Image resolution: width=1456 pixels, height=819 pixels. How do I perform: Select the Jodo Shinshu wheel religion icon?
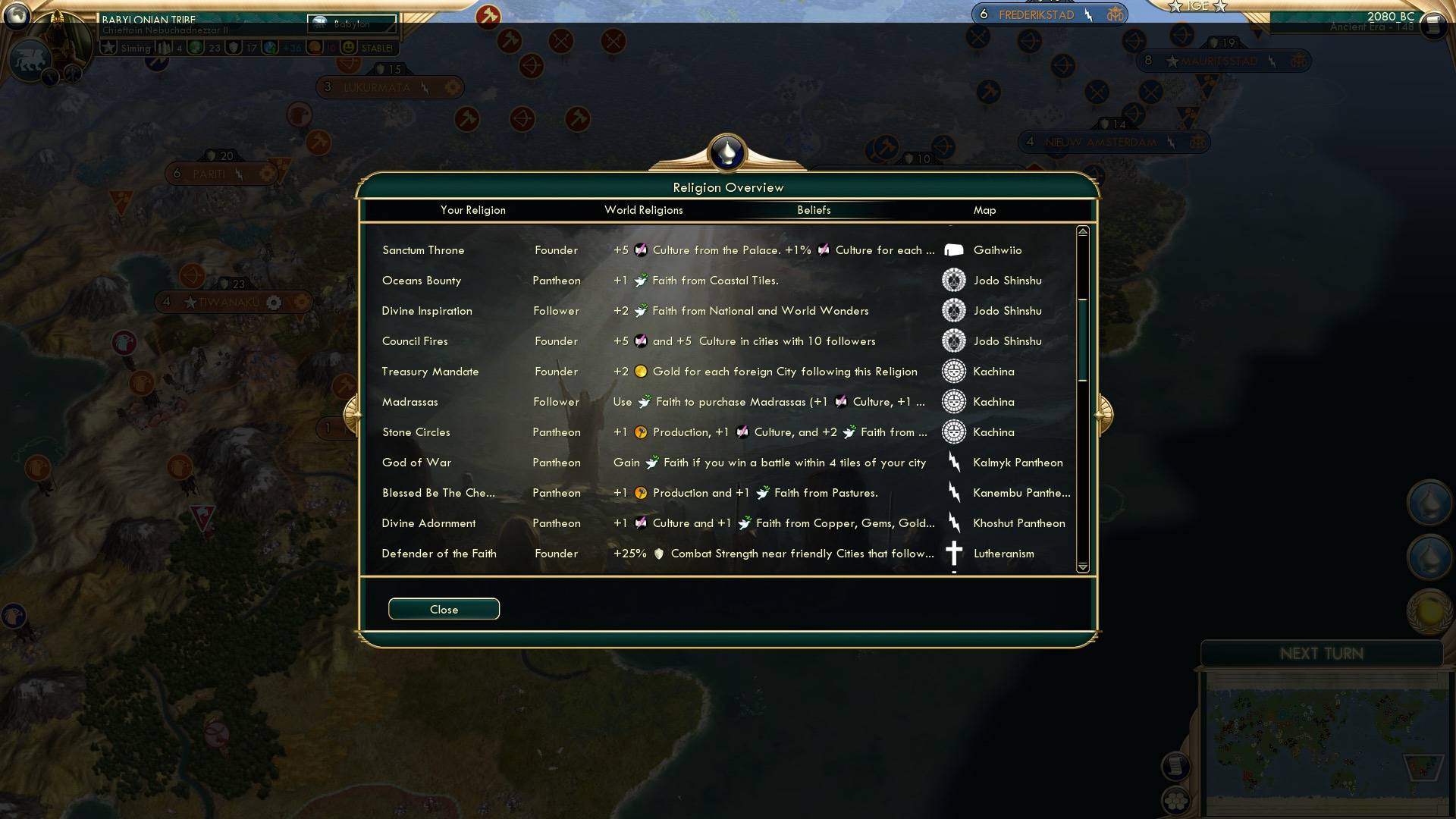(x=953, y=280)
